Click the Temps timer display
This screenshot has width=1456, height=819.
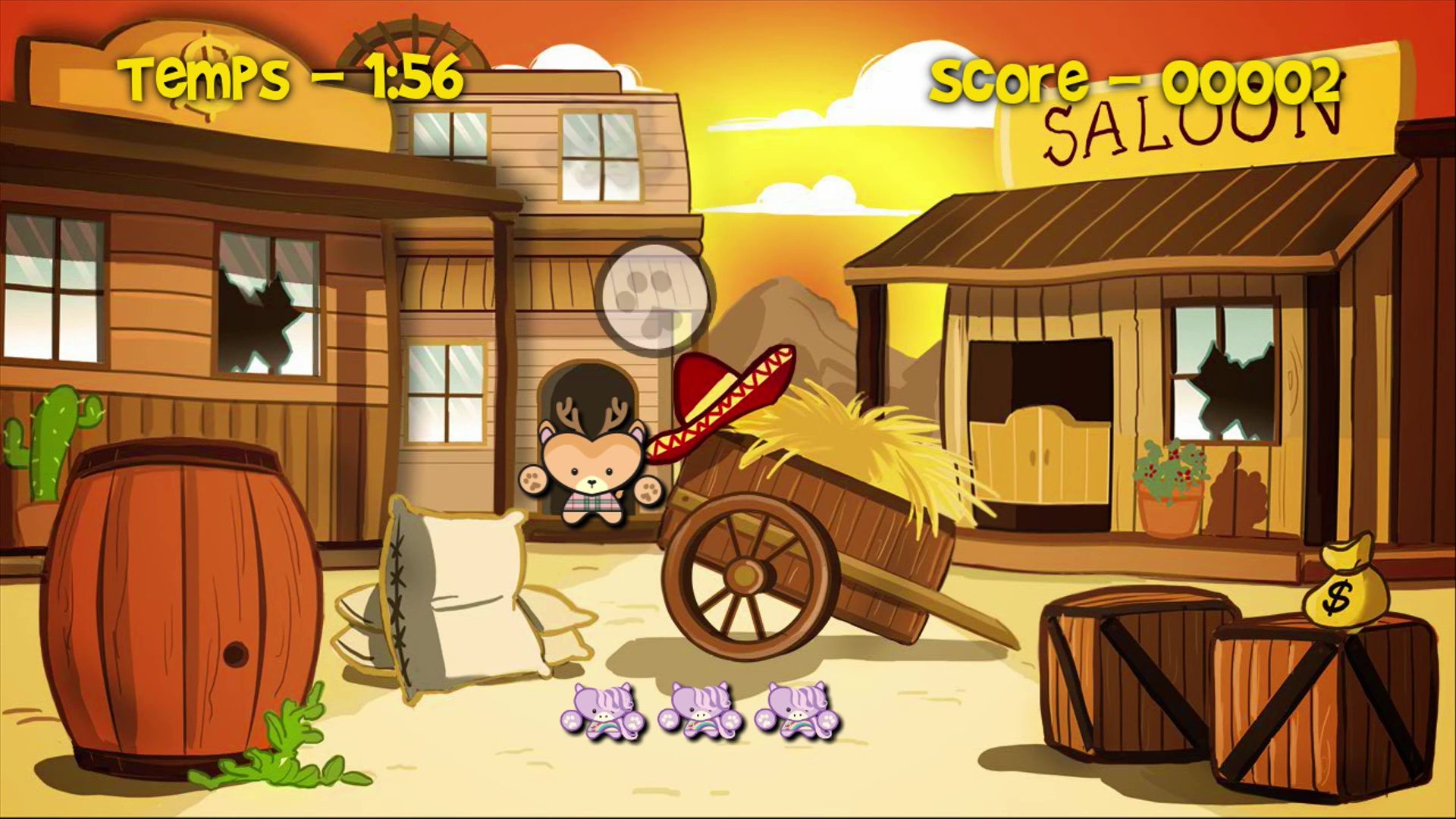coord(292,76)
